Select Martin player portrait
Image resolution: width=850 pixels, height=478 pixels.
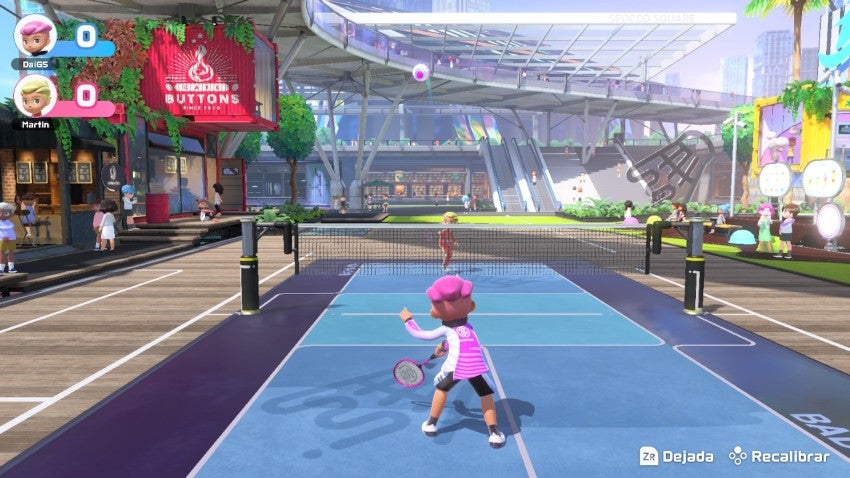[34, 95]
